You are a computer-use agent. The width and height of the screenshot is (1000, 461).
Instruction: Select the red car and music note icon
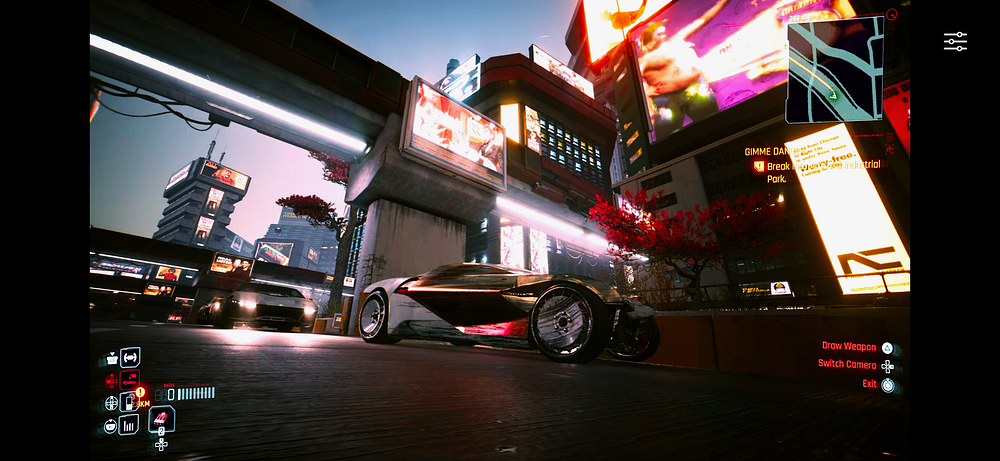(129, 380)
